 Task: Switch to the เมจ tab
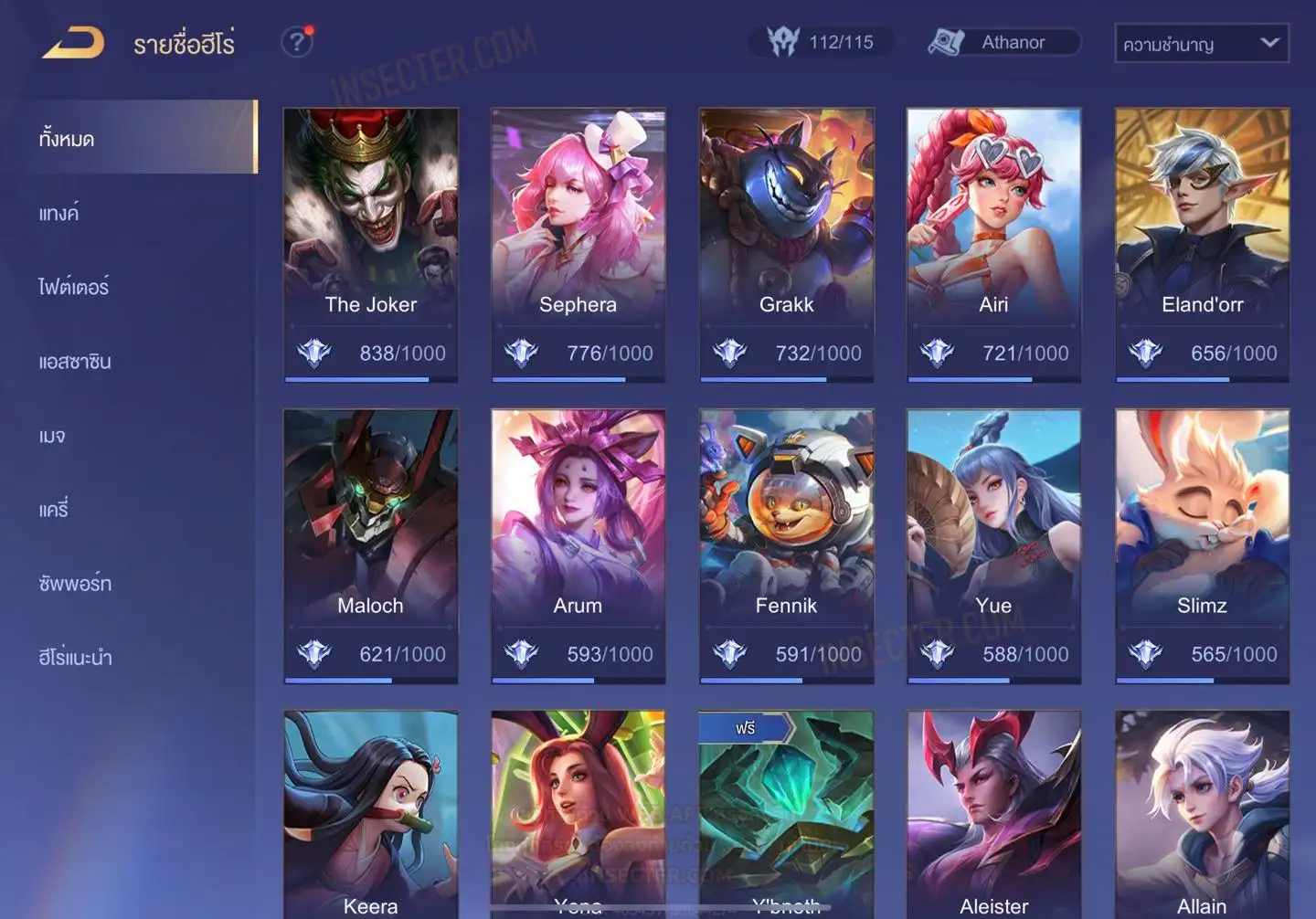52,436
